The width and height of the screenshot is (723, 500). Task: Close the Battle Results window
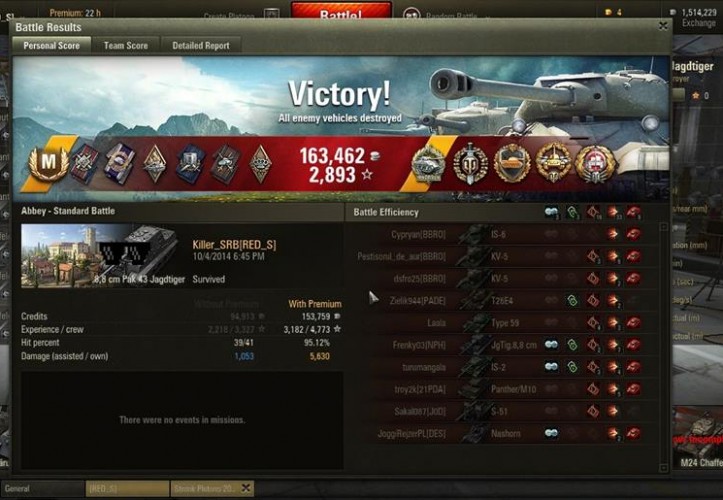pyautogui.click(x=663, y=27)
